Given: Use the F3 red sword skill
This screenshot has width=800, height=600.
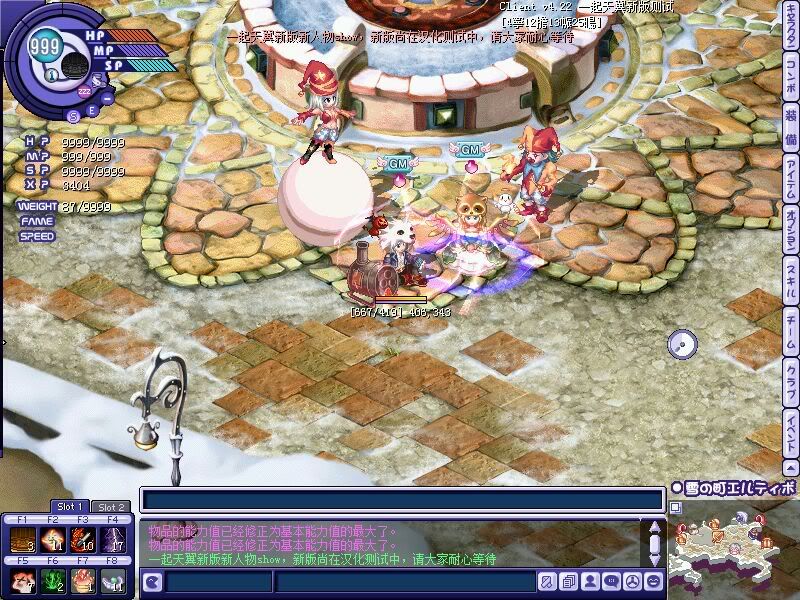Looking at the screenshot, I should (83, 540).
